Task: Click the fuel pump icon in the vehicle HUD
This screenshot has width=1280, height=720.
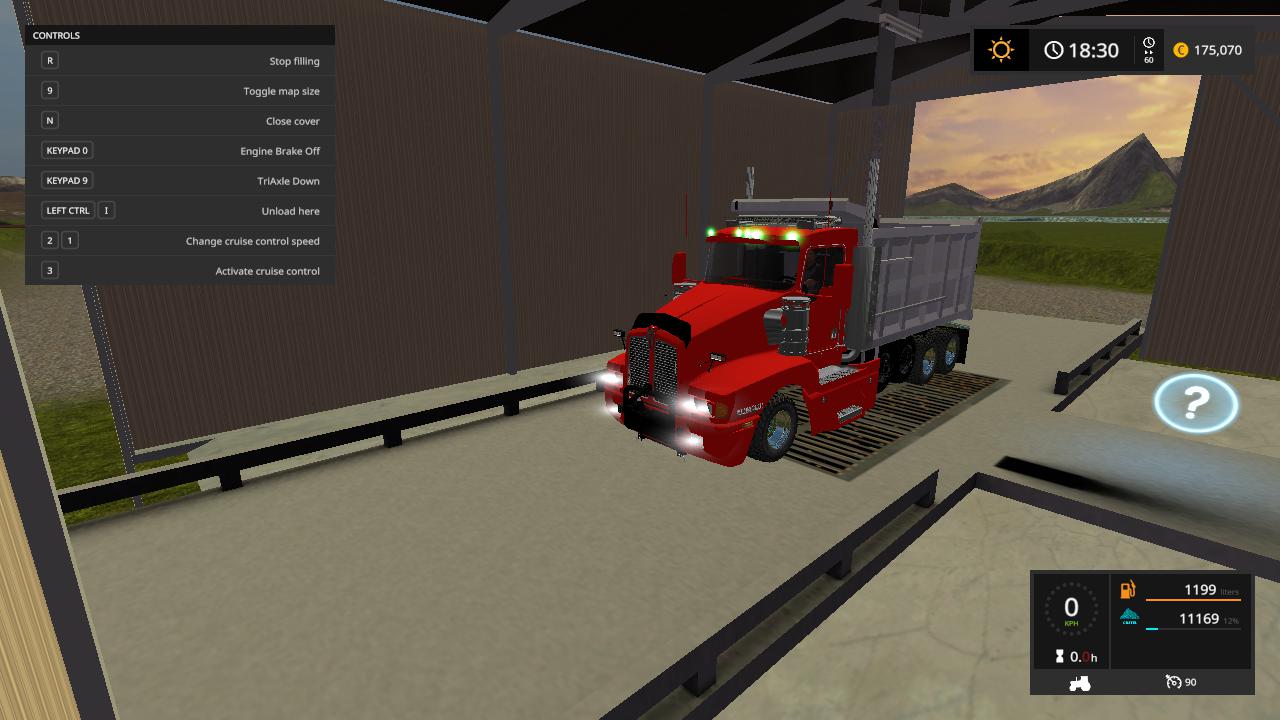Action: point(1126,590)
